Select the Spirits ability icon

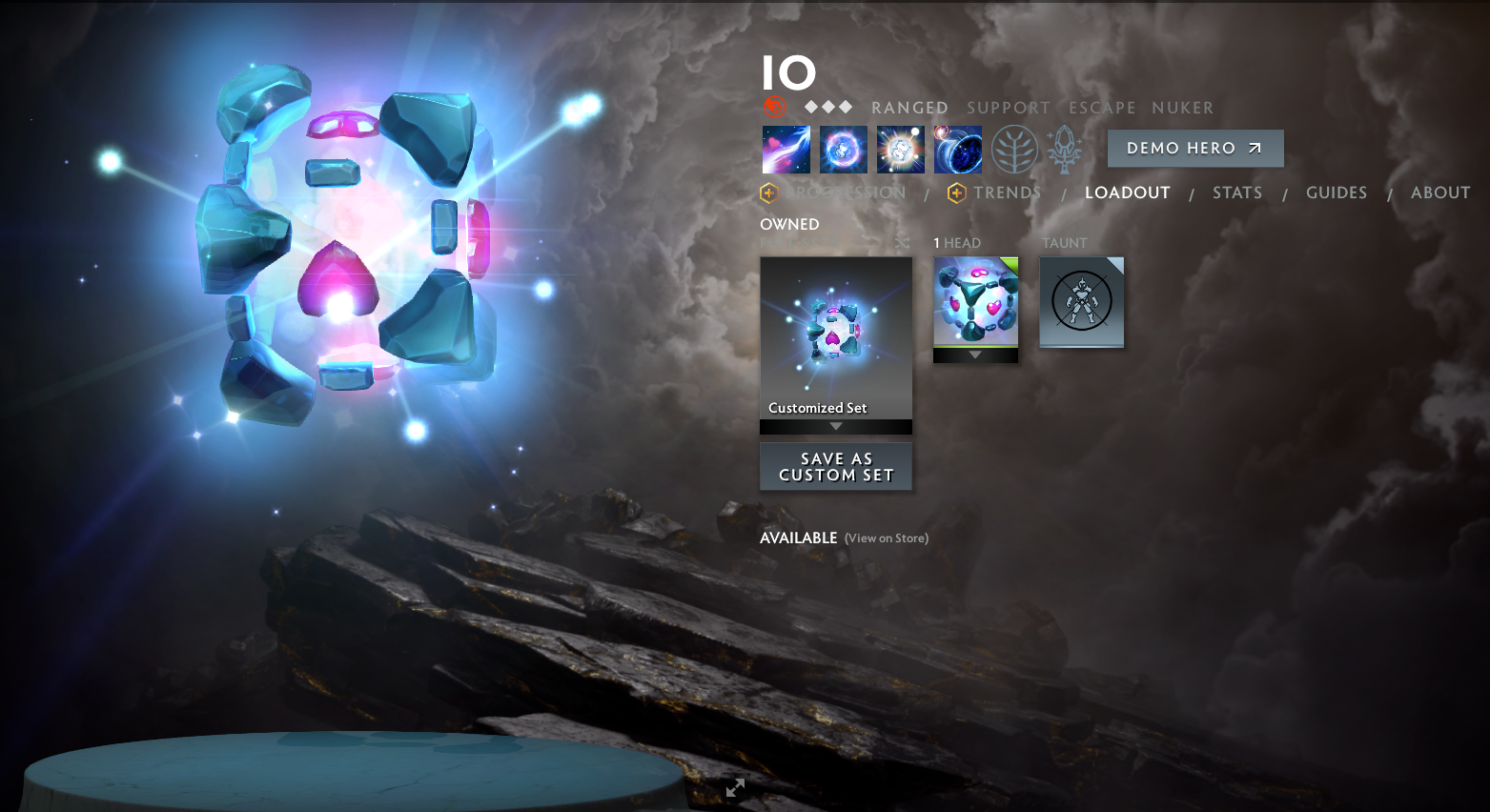pos(843,149)
